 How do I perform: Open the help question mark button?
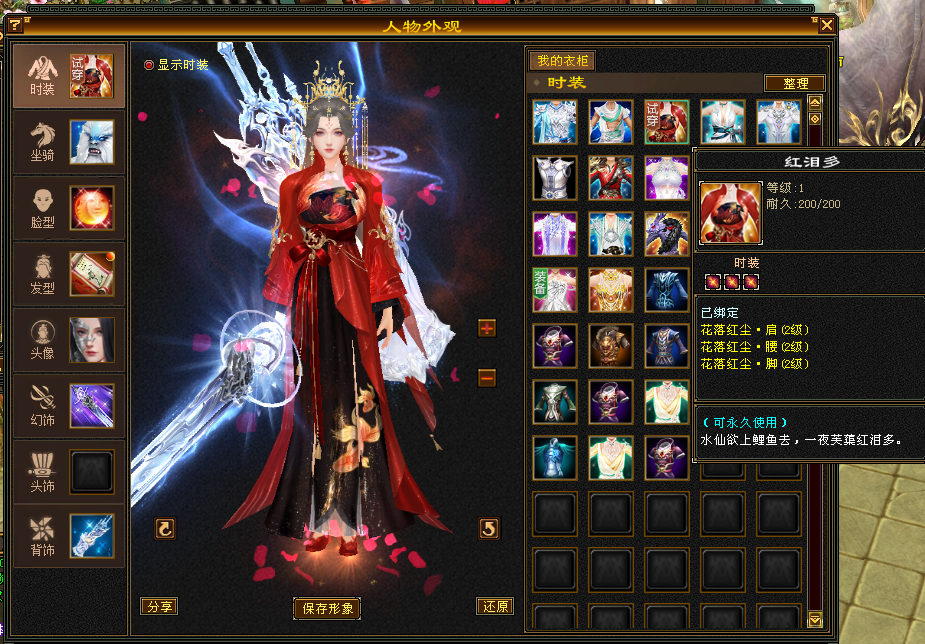(x=14, y=25)
